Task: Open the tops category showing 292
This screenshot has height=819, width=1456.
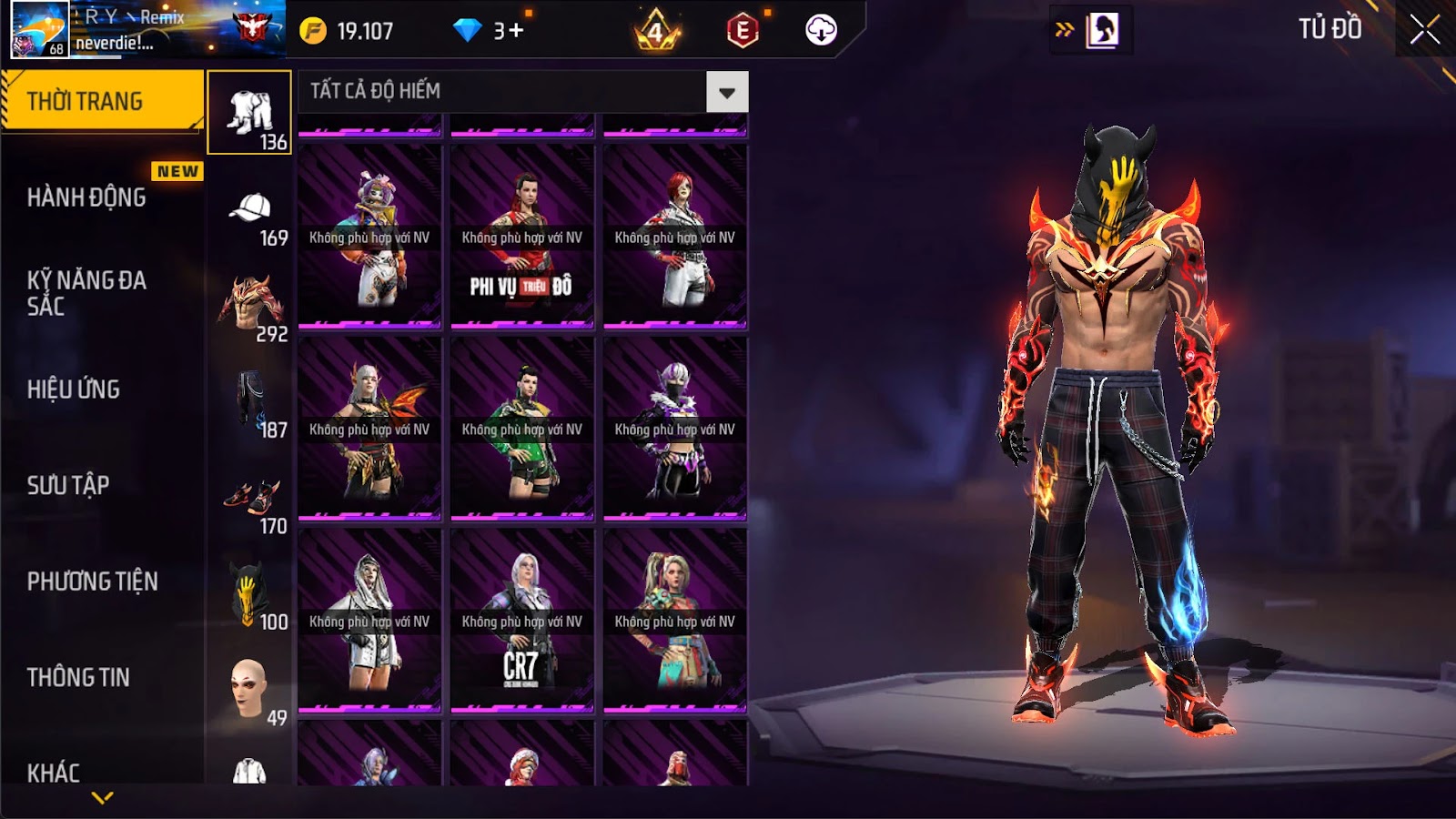Action: tap(249, 309)
